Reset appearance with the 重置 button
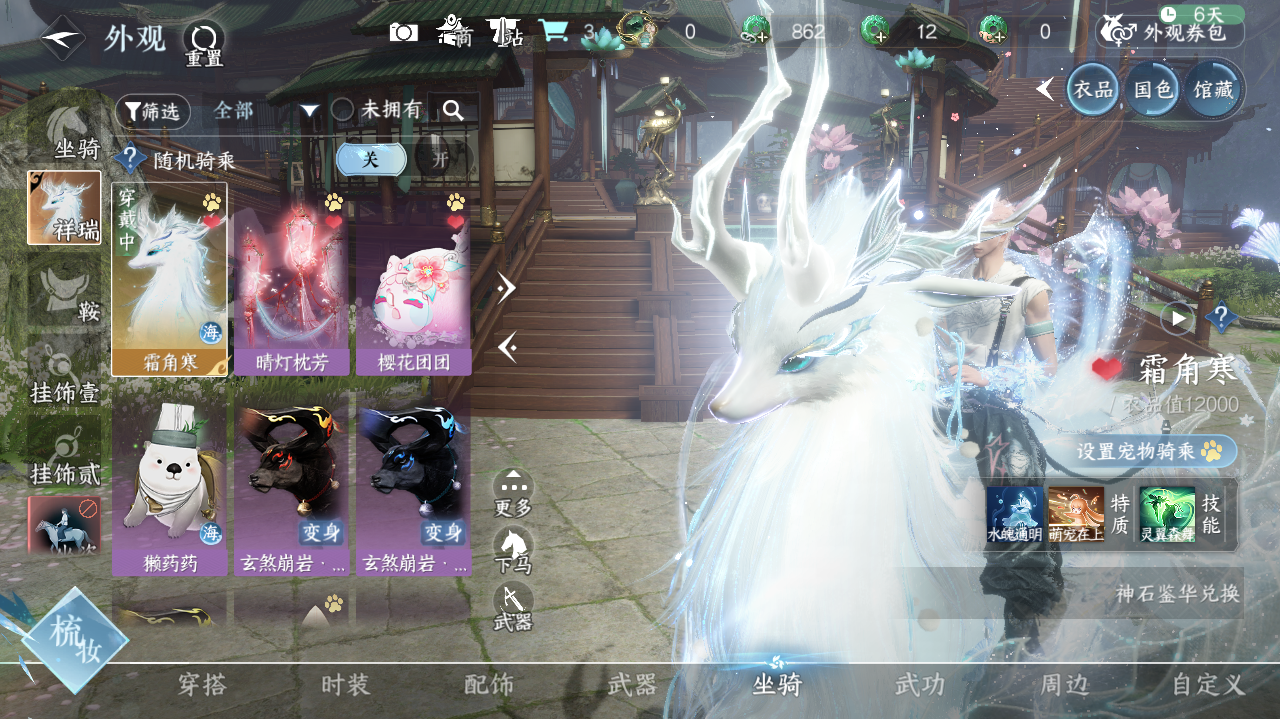The width and height of the screenshot is (1280, 719). 204,44
